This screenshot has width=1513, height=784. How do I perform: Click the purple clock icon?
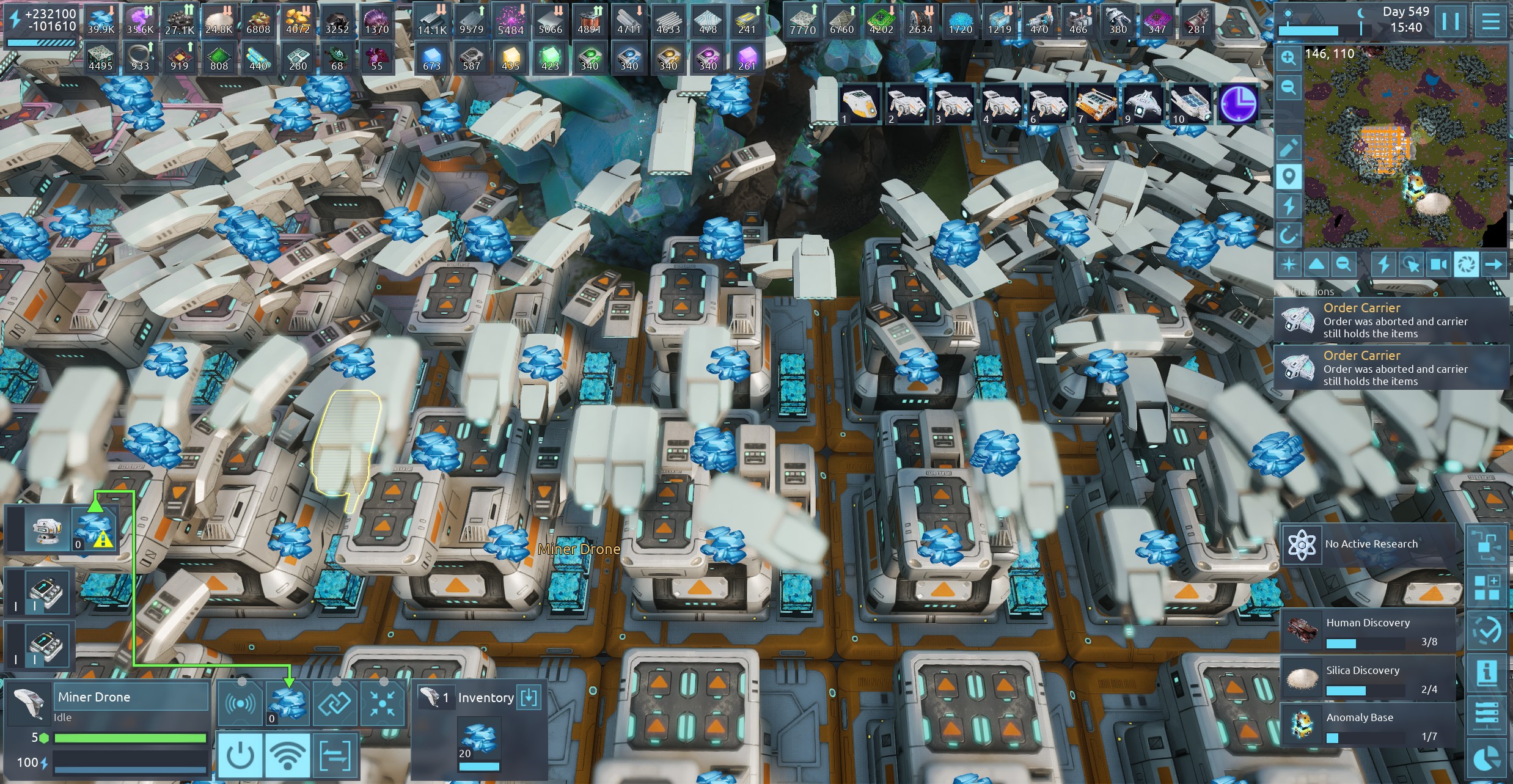1237,104
